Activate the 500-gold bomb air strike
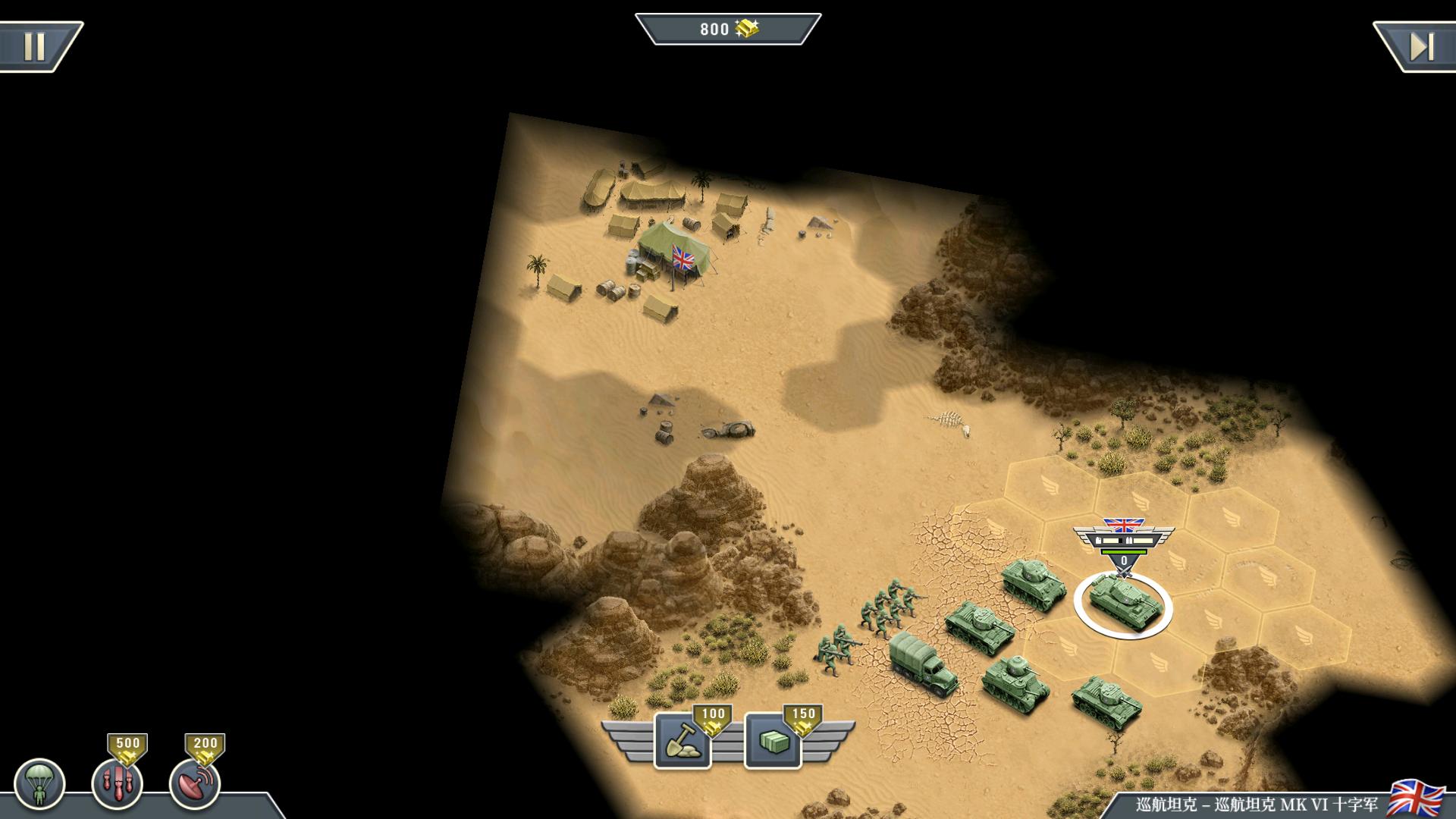The width and height of the screenshot is (1456, 819). coord(117,783)
